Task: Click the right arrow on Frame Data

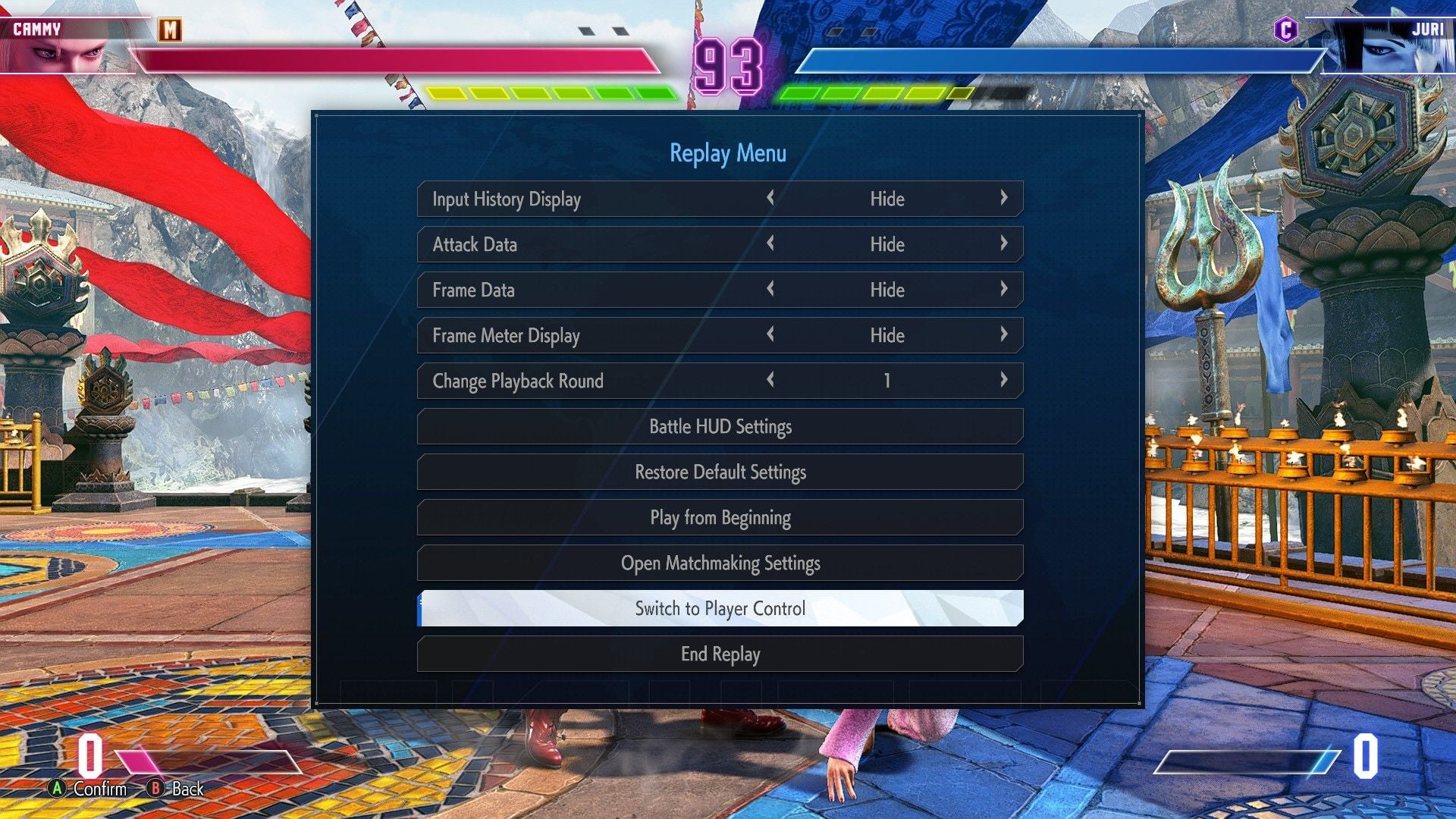Action: point(1005,290)
